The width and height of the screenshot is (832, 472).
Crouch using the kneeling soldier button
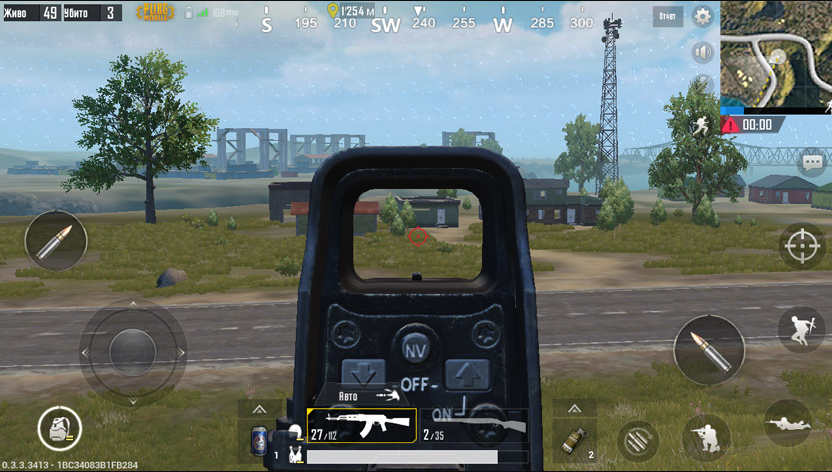706,435
